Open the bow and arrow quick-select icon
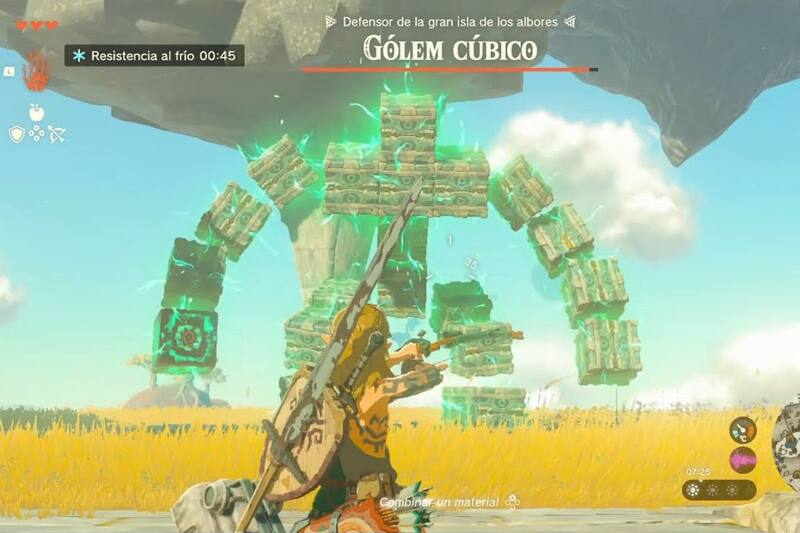 click(x=56, y=134)
